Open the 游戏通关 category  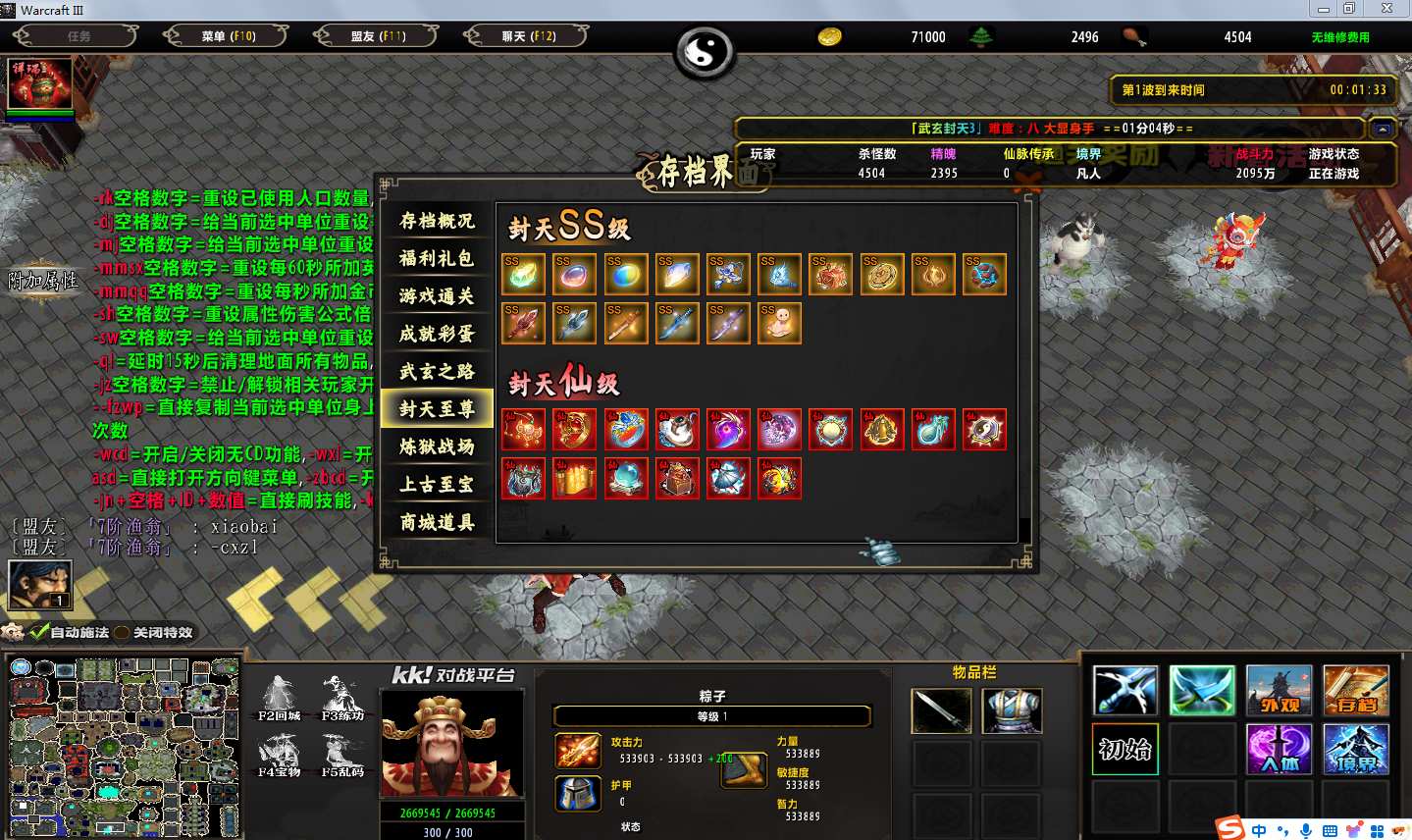(437, 296)
